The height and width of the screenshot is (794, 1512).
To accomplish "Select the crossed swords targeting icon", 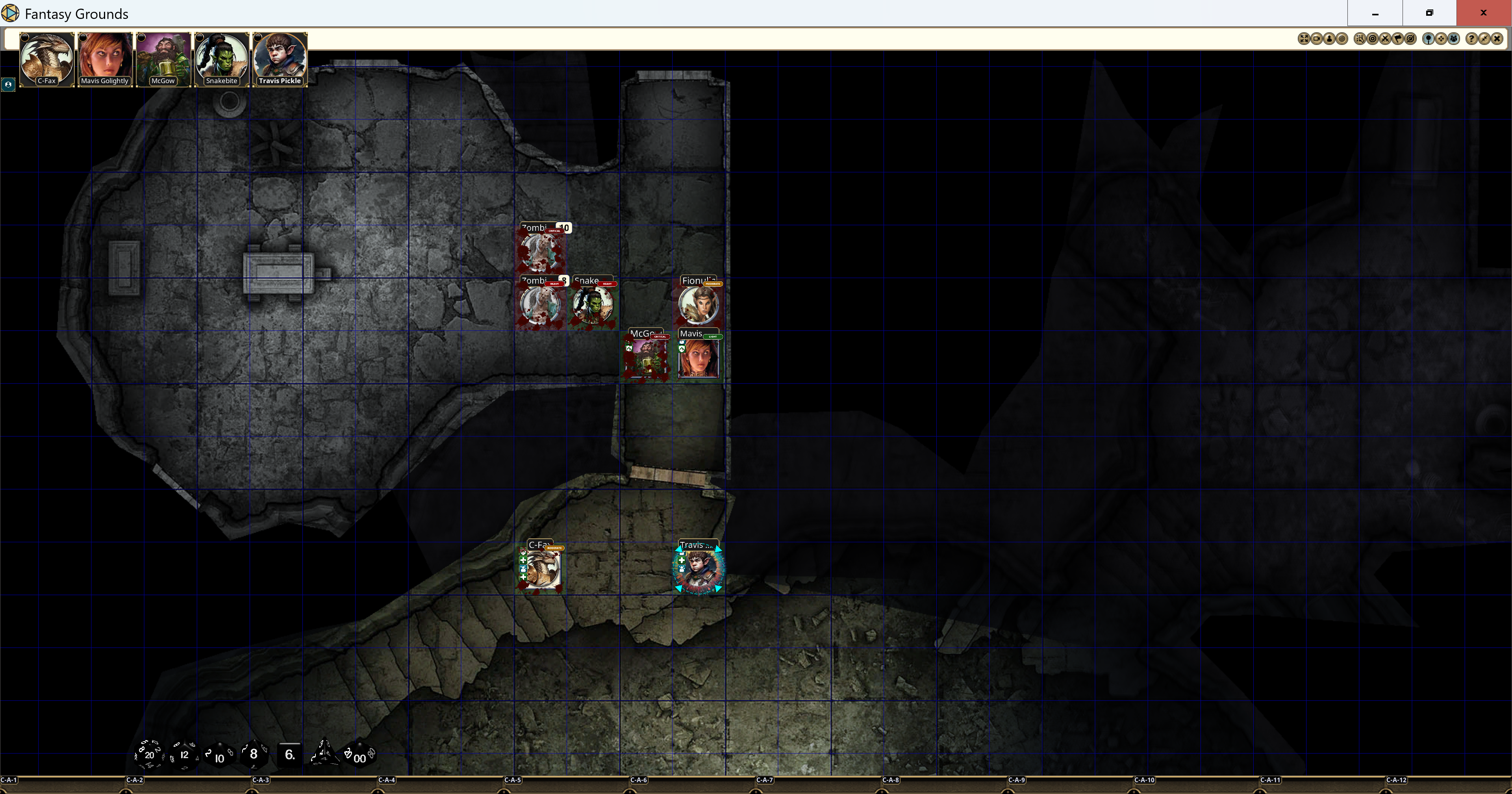I will tap(1385, 39).
